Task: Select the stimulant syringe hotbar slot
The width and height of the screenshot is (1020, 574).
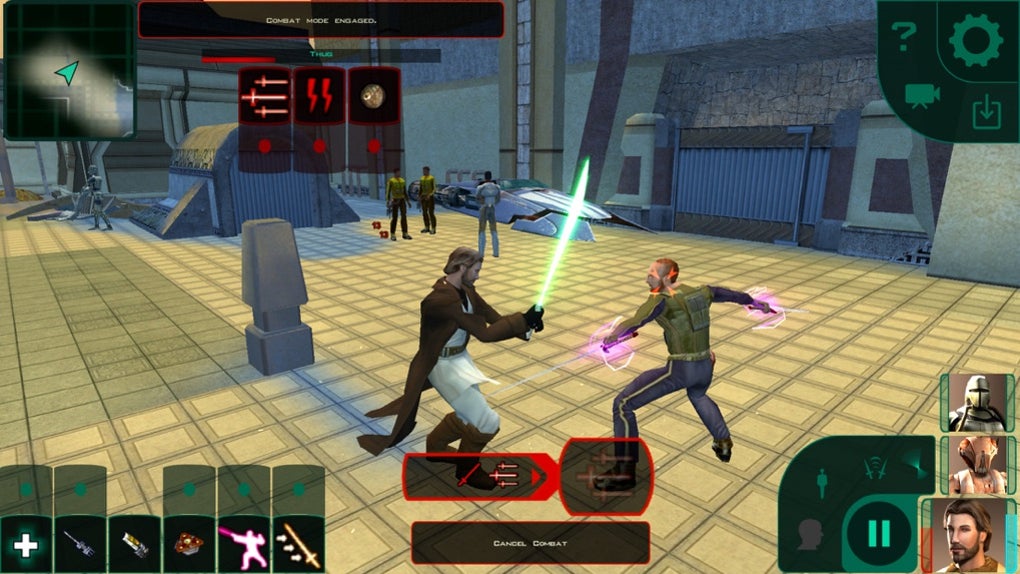Action: click(x=80, y=545)
